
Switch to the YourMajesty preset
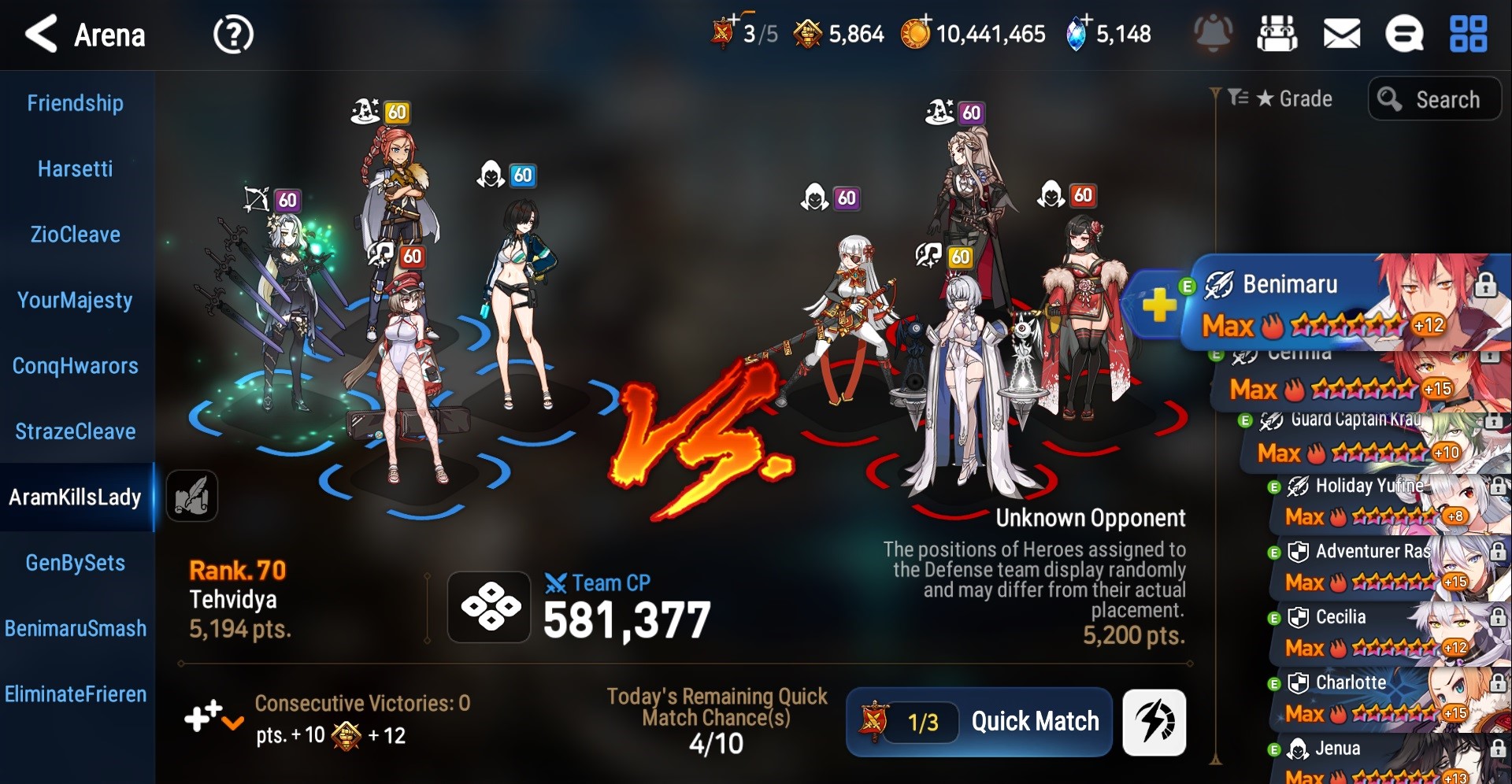click(76, 300)
